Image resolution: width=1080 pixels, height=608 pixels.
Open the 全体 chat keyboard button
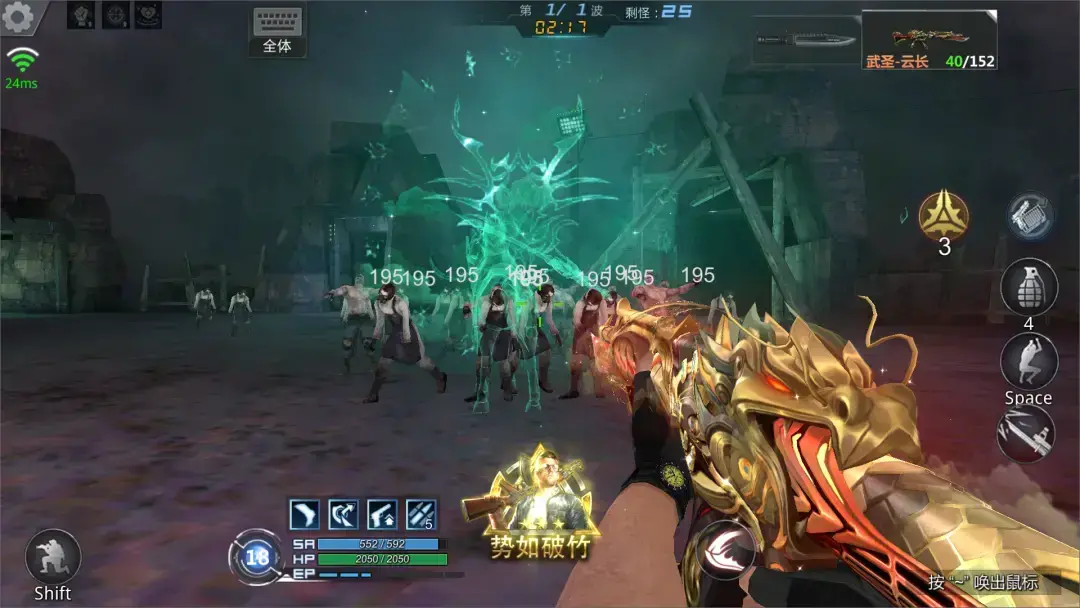[277, 31]
